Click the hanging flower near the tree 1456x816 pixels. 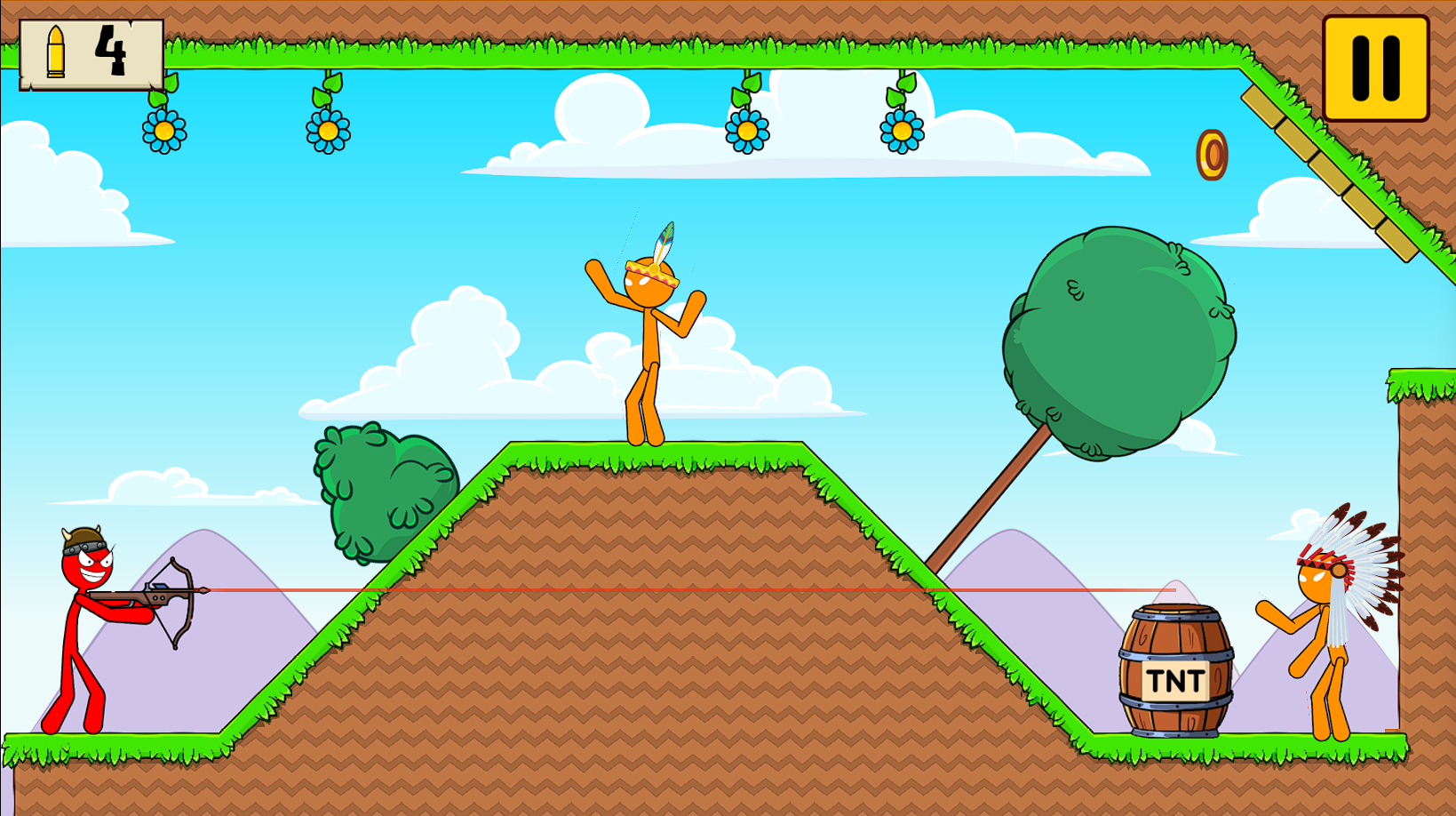(x=900, y=132)
